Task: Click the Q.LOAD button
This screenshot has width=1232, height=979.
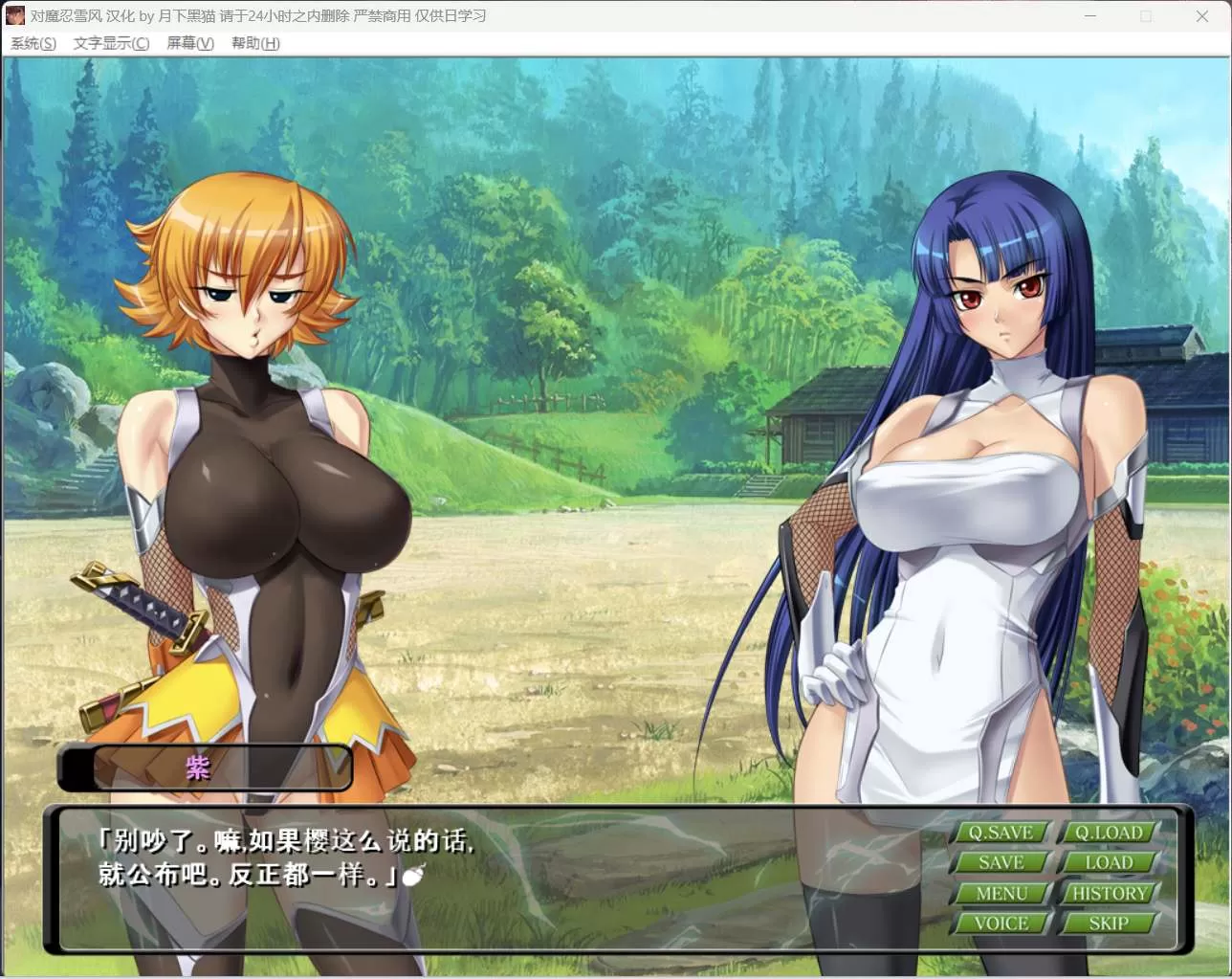Action: (1109, 832)
